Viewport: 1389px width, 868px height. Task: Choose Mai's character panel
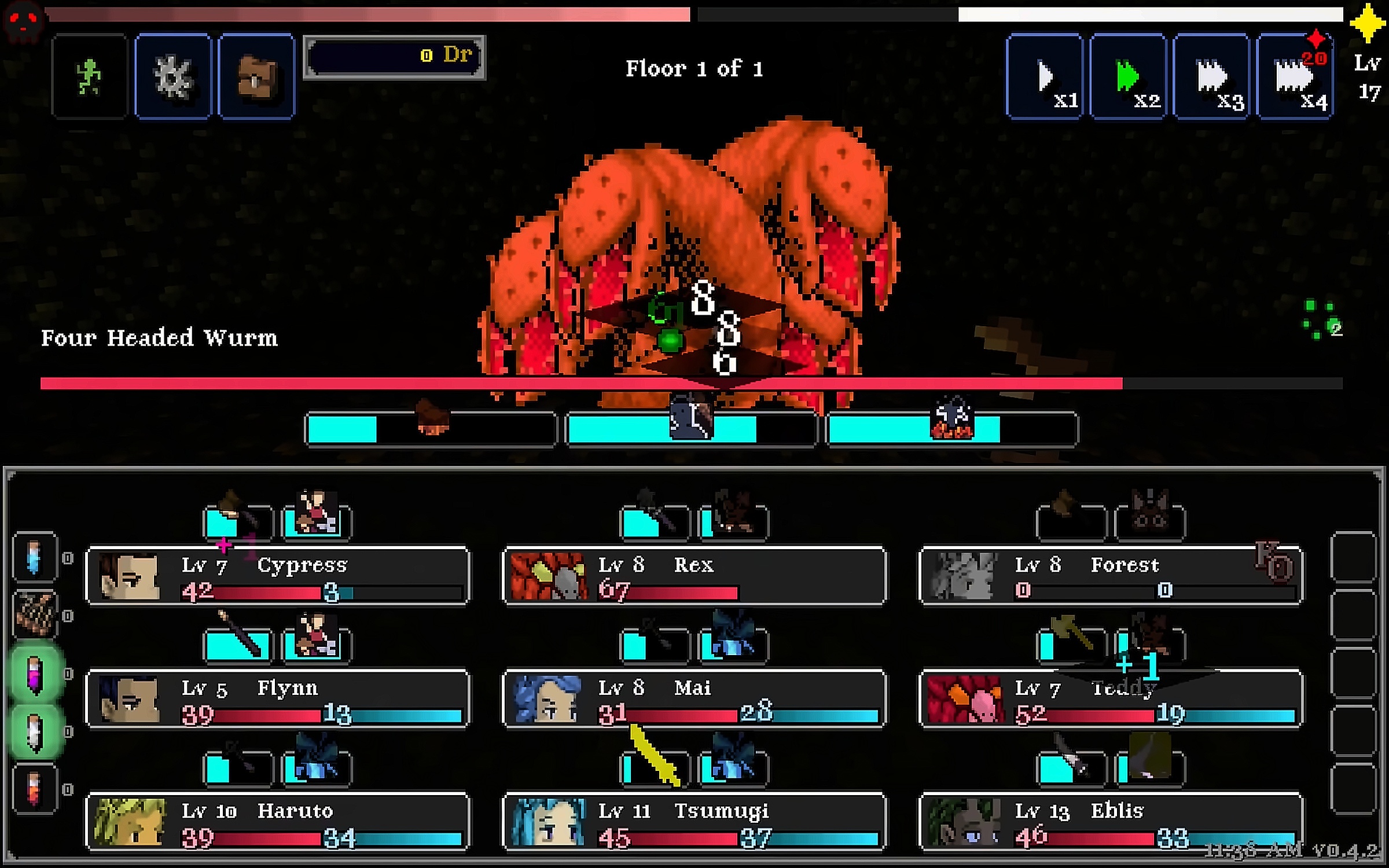click(694, 698)
